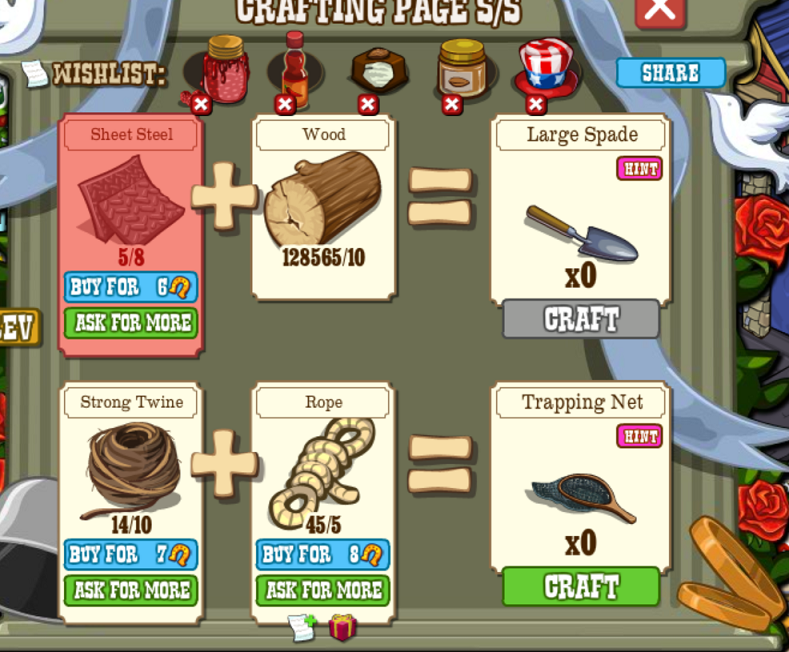Share the wishlist with friends
The height and width of the screenshot is (652, 789).
(x=670, y=73)
